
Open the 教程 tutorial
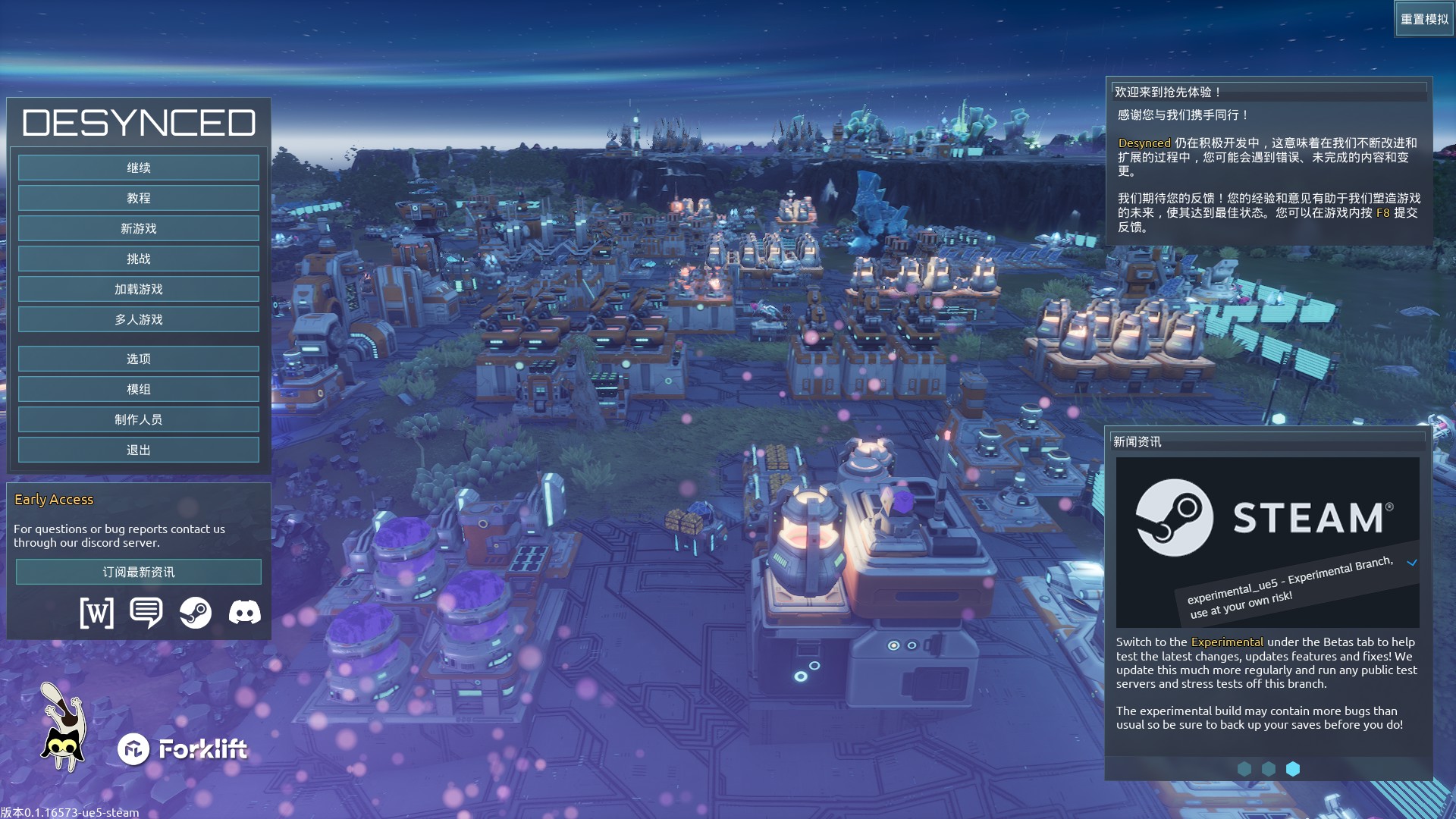click(x=139, y=198)
